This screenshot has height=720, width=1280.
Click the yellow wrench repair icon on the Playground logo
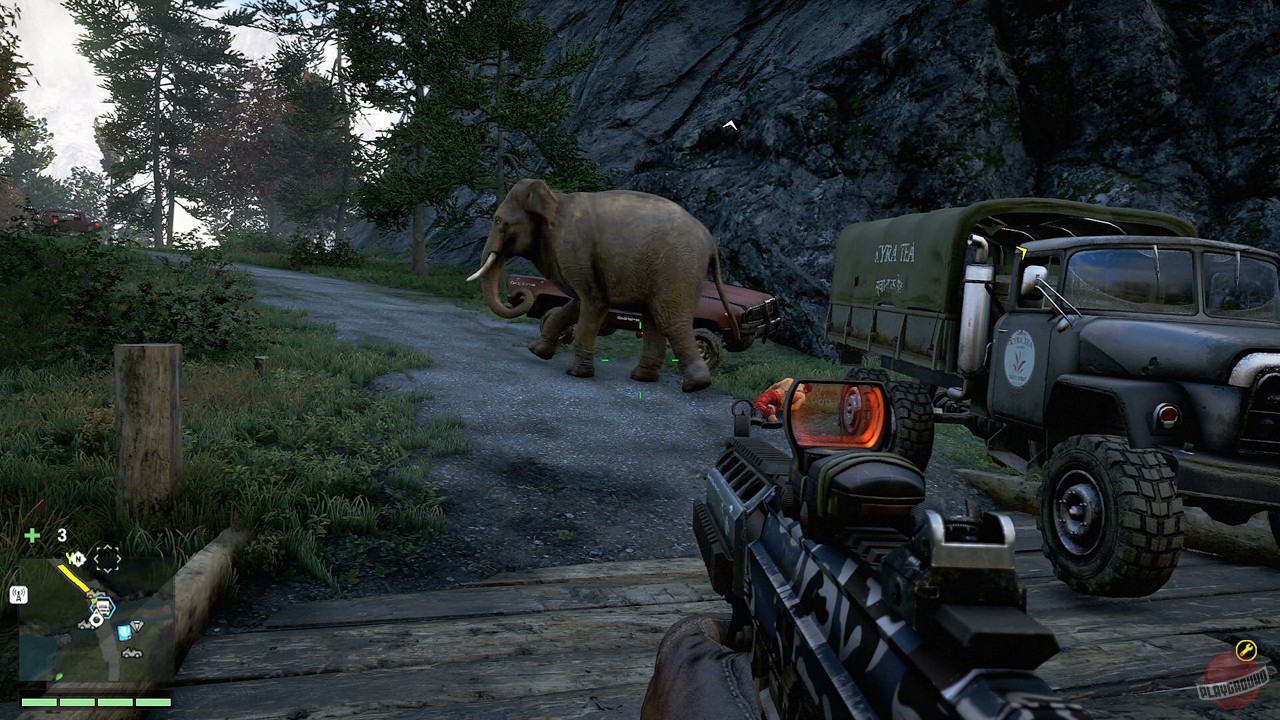[1247, 649]
